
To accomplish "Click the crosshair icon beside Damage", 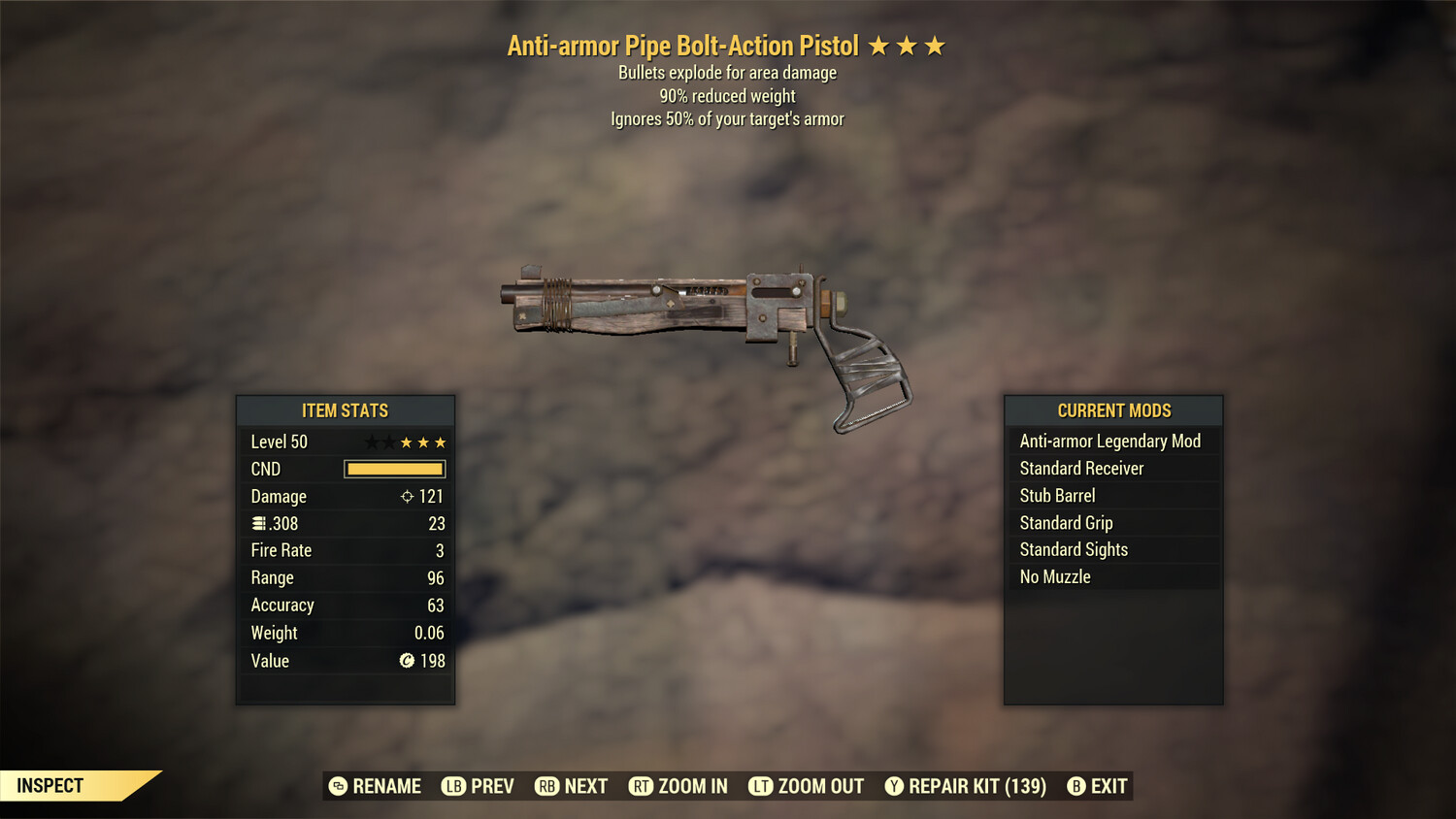I will tap(407, 496).
